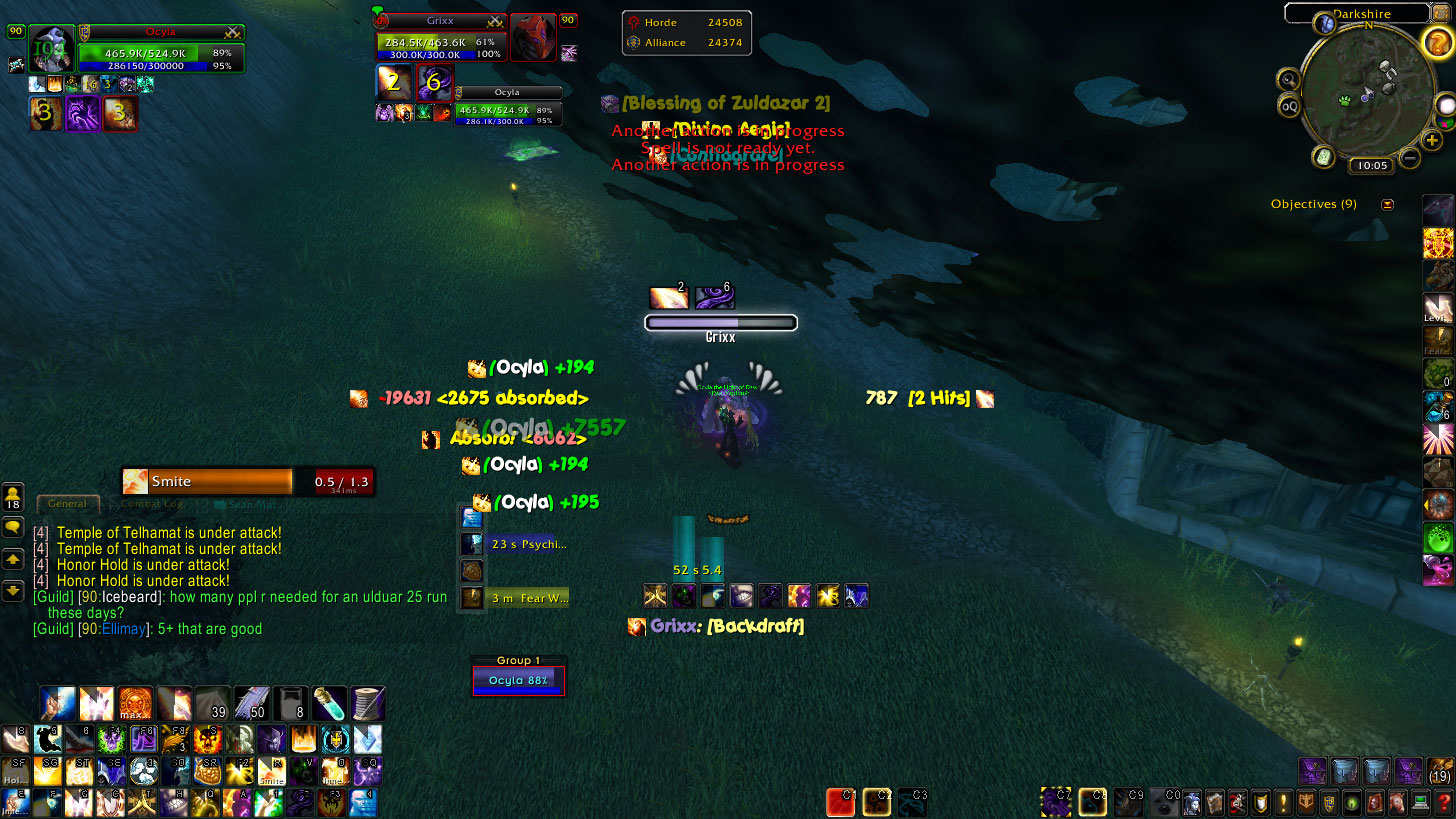Switch to the General chat tab
This screenshot has height=819, width=1456.
67,504
